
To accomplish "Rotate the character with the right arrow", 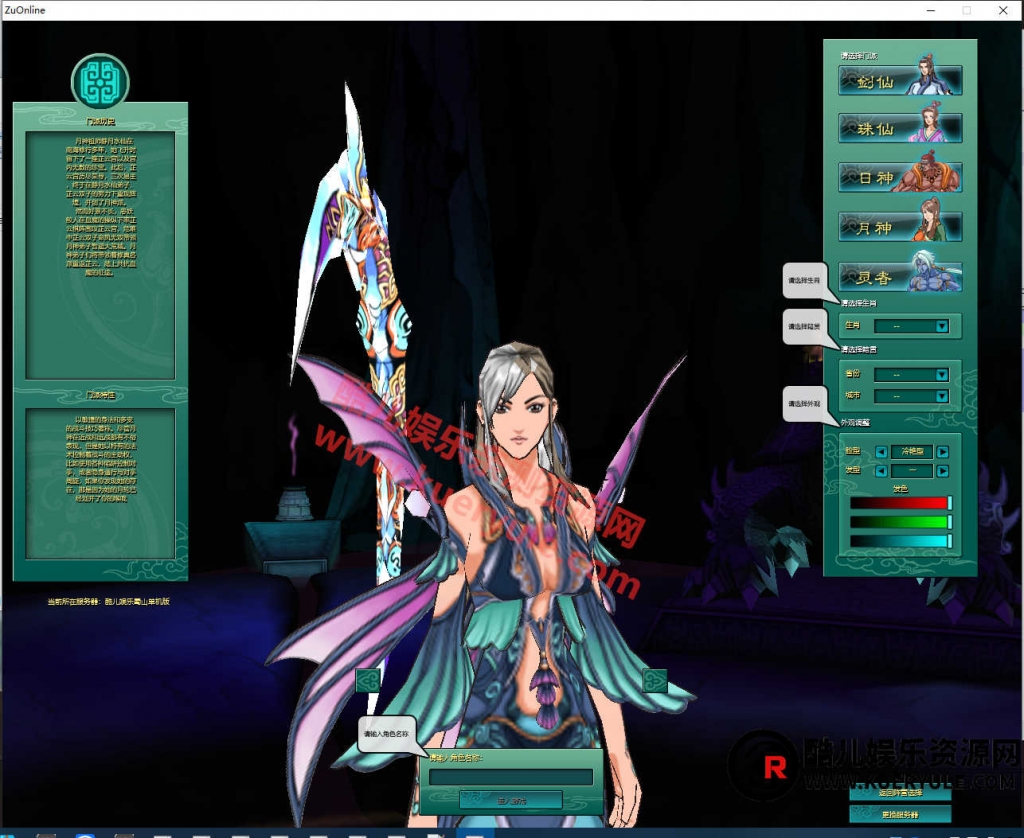I will click(x=655, y=680).
